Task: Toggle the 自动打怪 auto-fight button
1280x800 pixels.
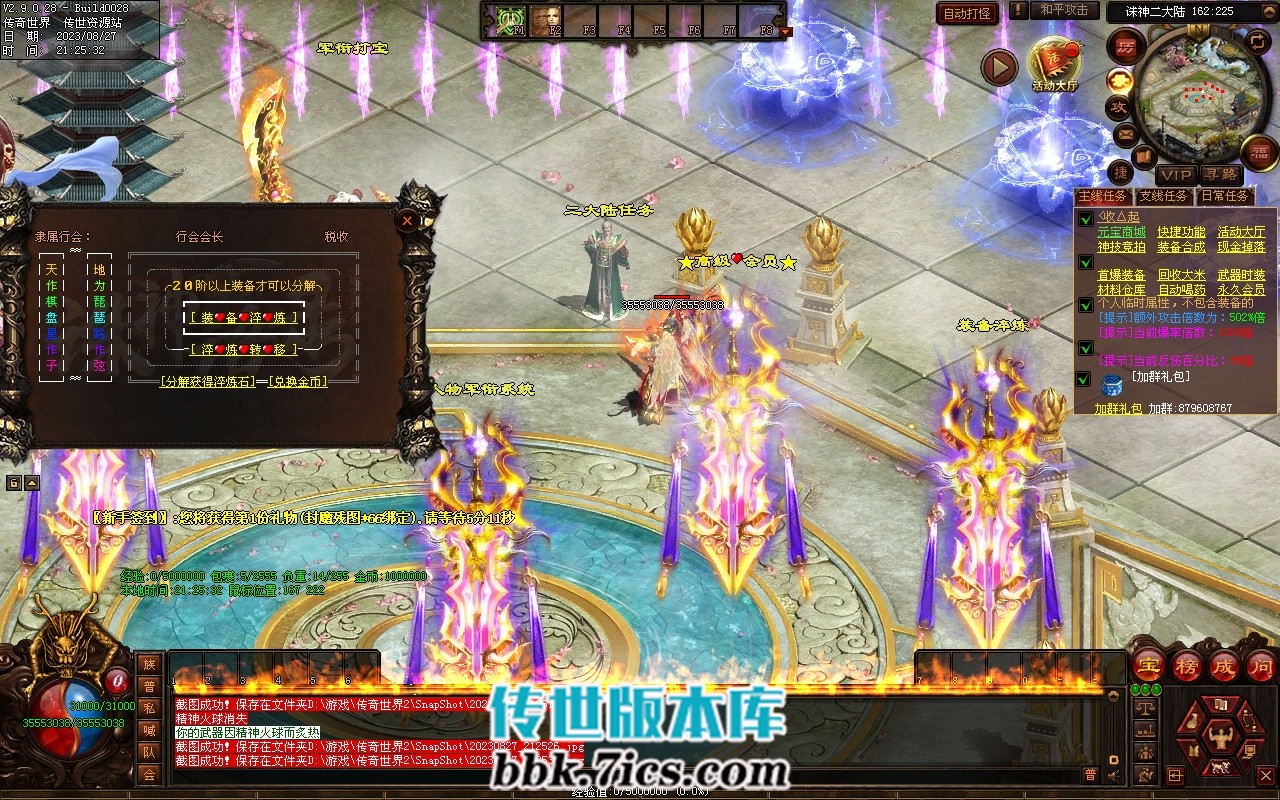Action: 967,13
